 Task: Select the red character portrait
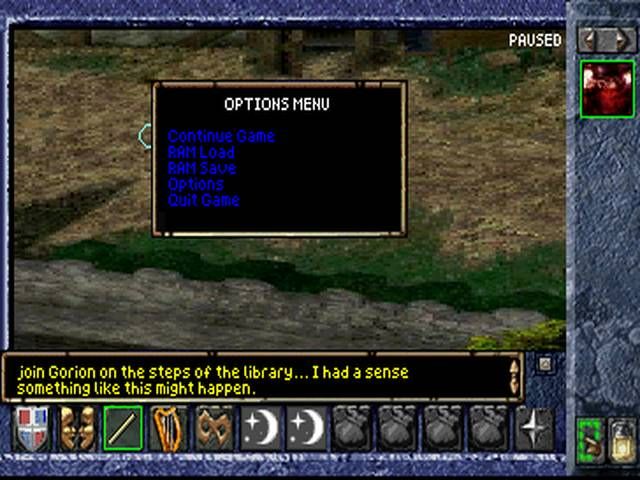pos(607,89)
